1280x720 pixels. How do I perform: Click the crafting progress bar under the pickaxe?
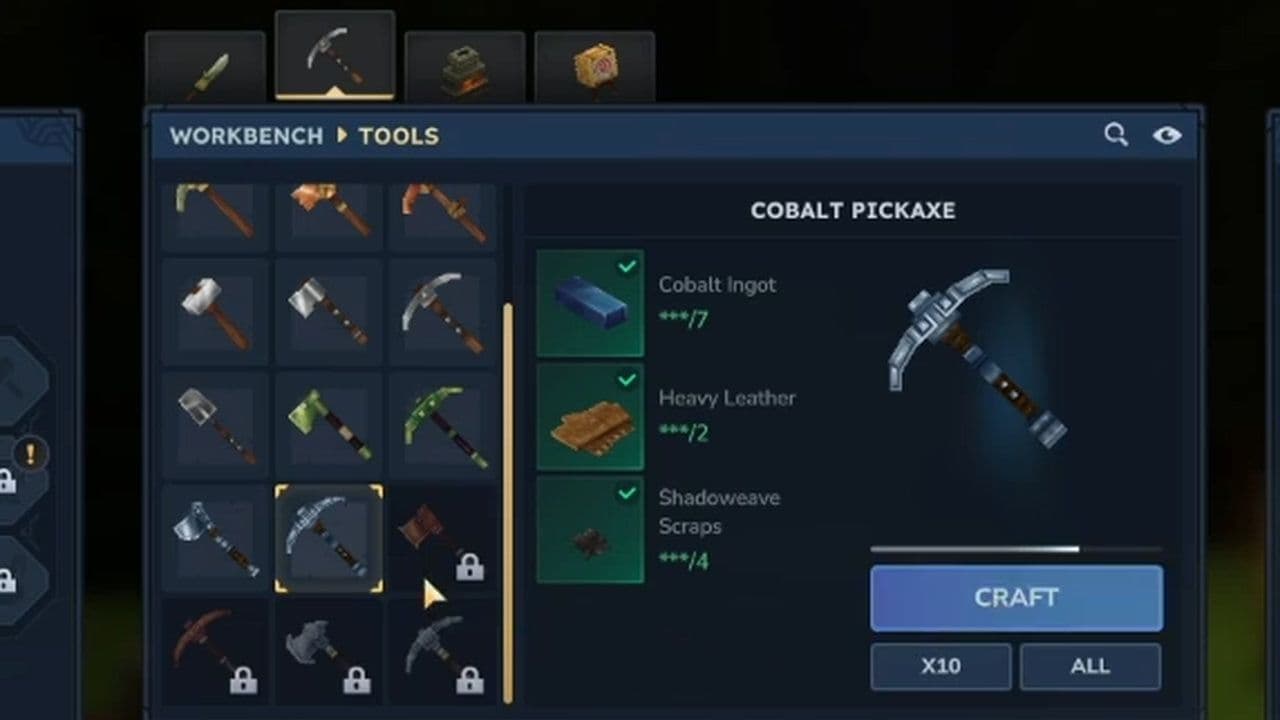coord(1016,548)
